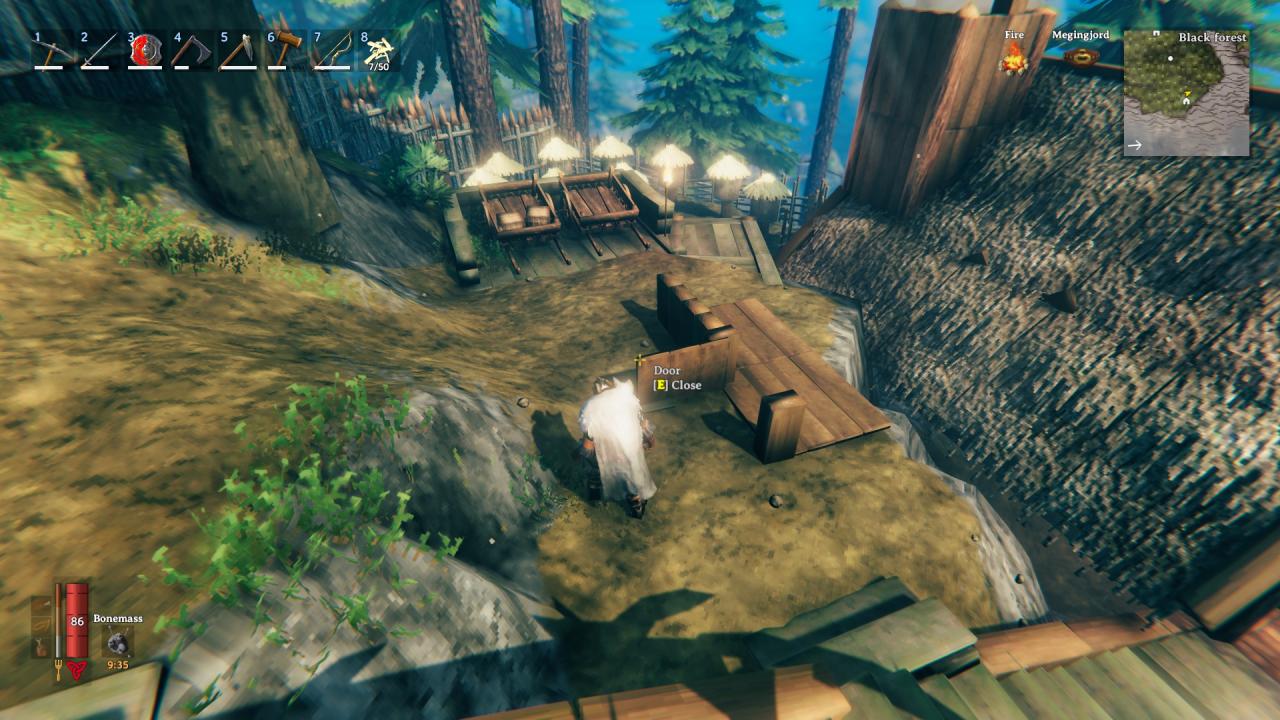Click the Black forest label on the minimap
Screen dimensions: 1280x720
click(x=1213, y=36)
